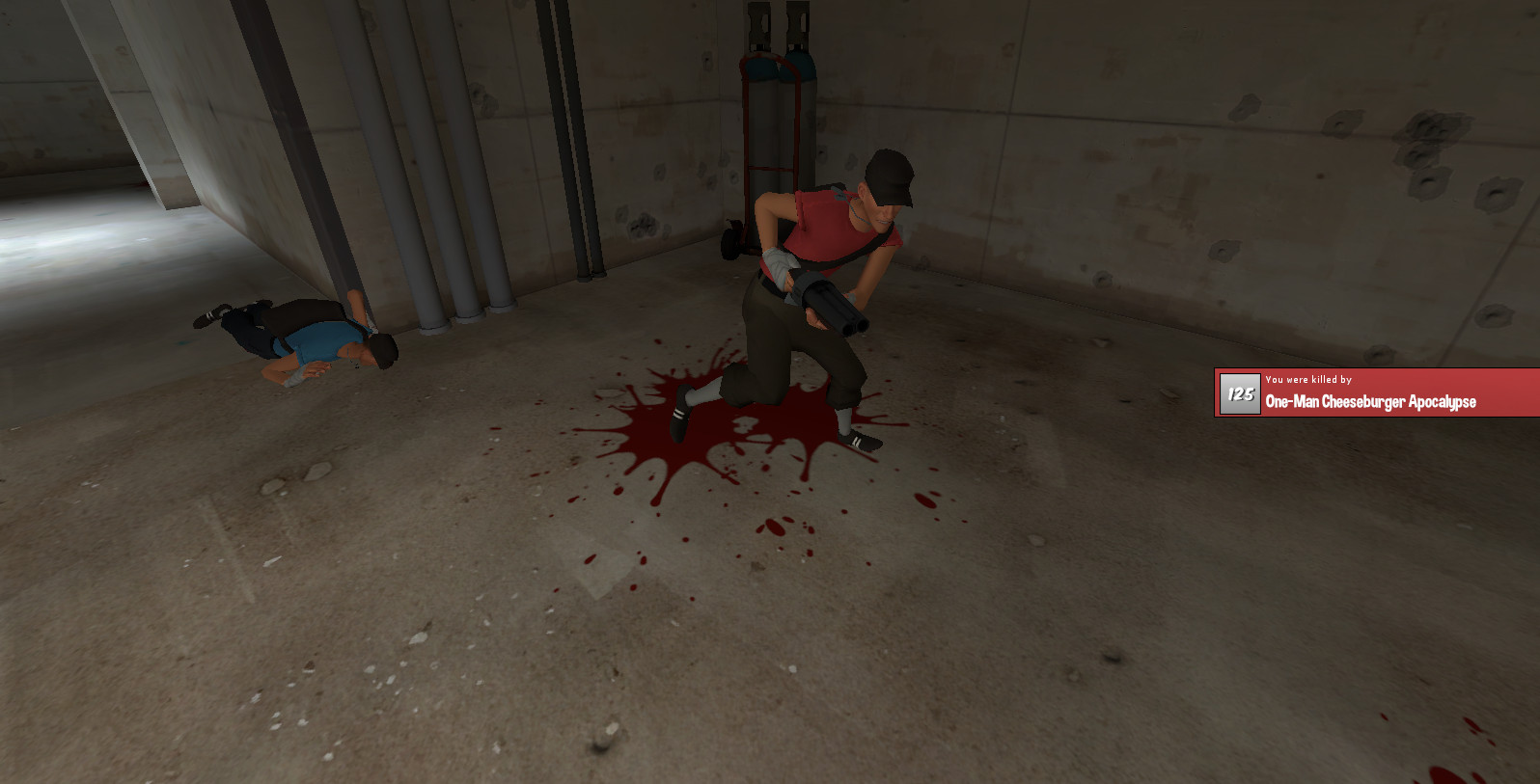The image size is (1540, 784).
Task: Click the One-Man Cheeseburger Apocalypse name
Action: click(x=1370, y=402)
